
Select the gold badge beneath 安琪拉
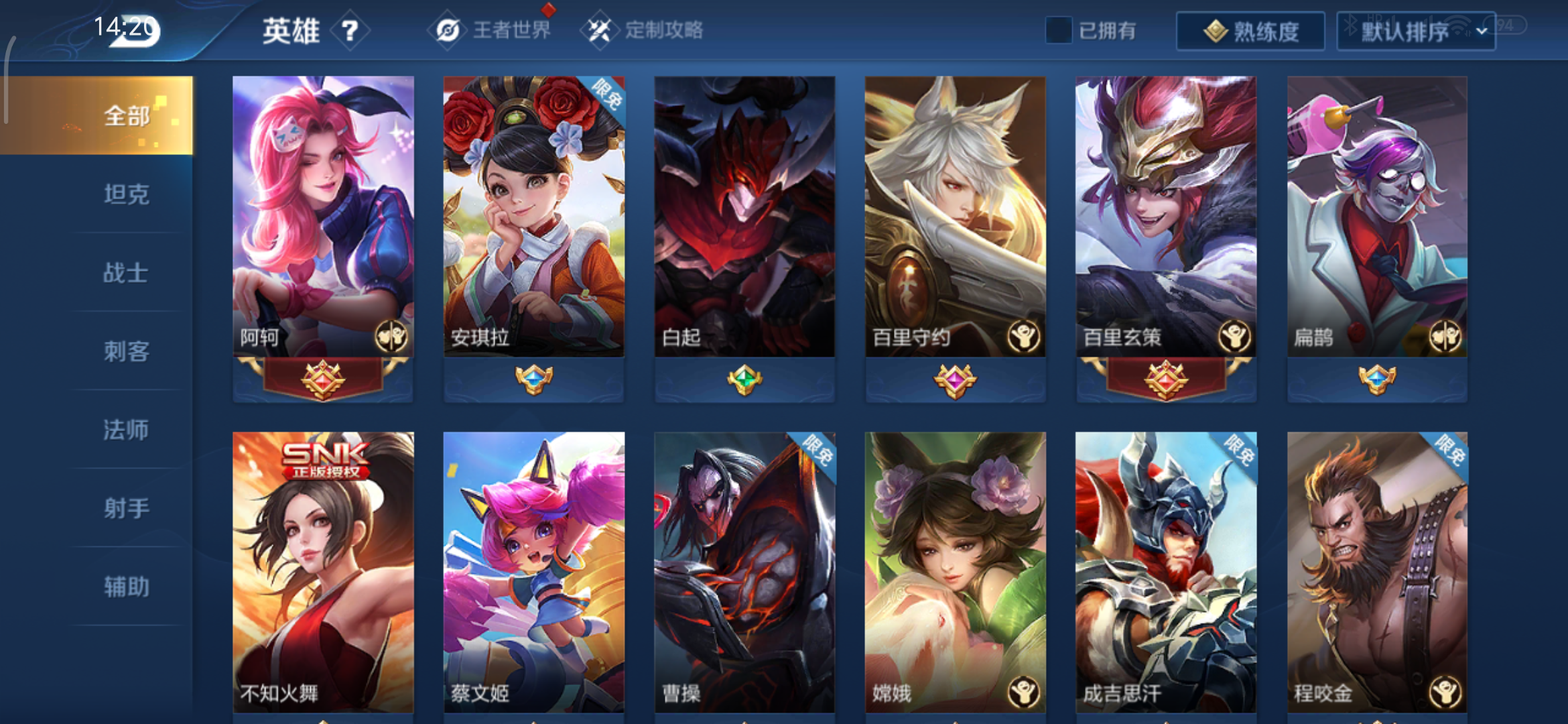533,381
